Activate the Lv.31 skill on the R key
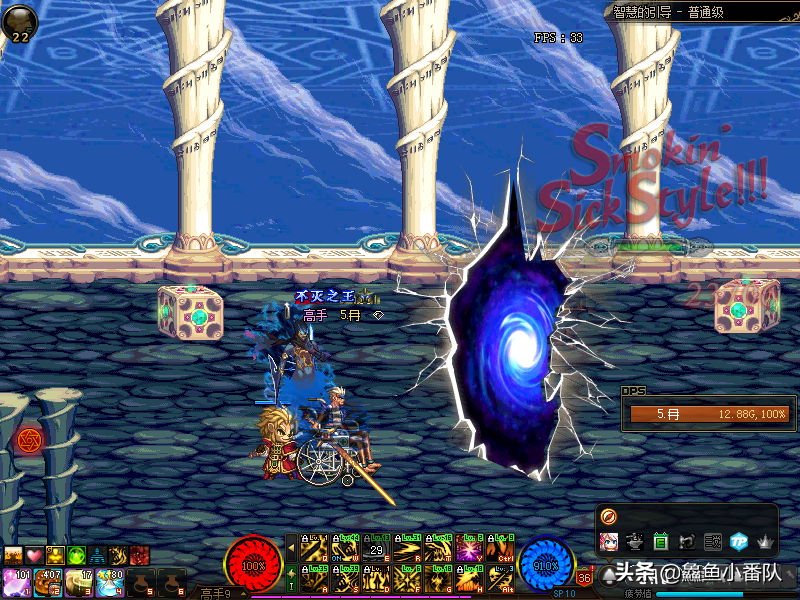Image resolution: width=800 pixels, height=600 pixels. pos(407,551)
